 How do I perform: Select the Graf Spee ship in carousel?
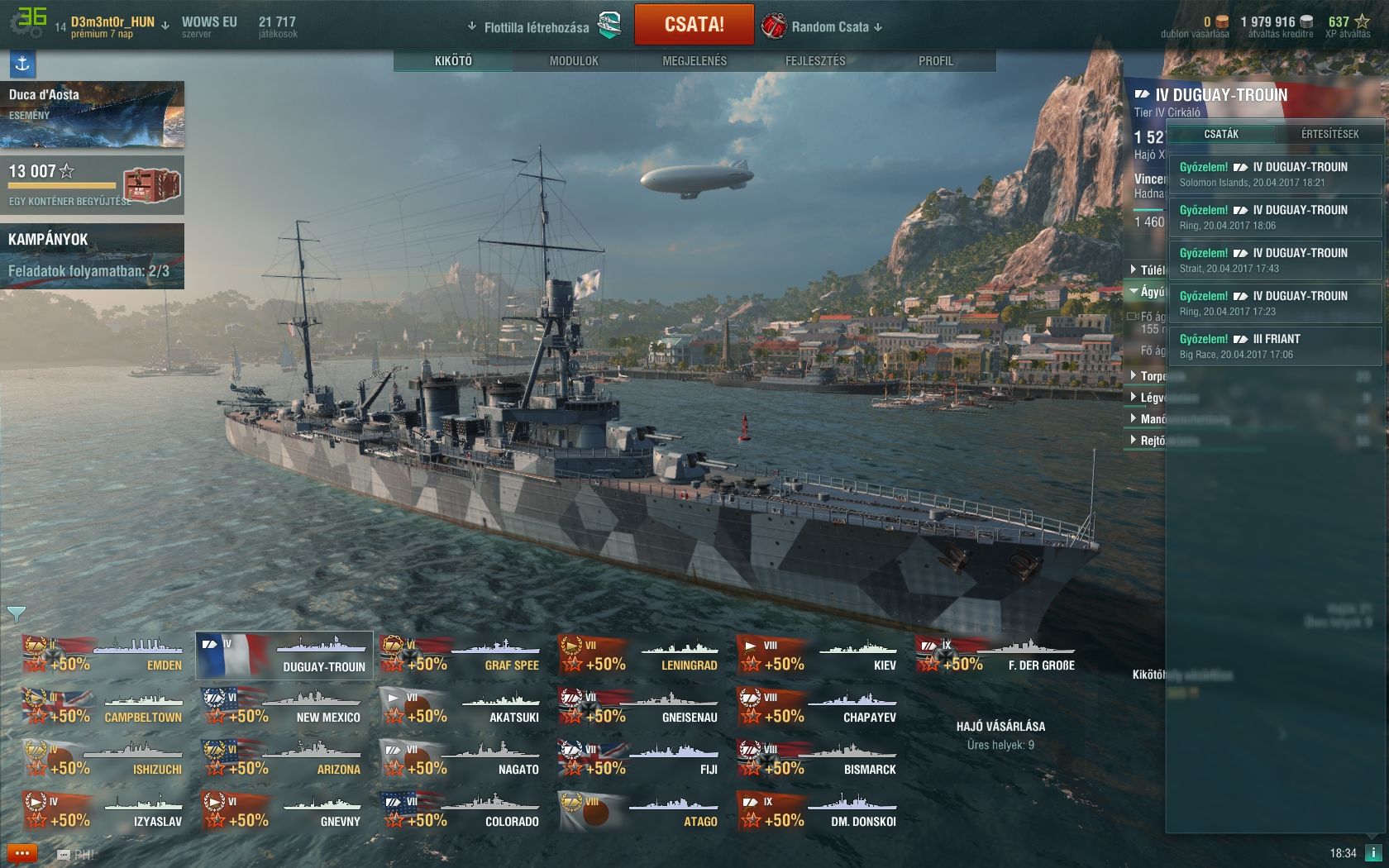[462, 655]
